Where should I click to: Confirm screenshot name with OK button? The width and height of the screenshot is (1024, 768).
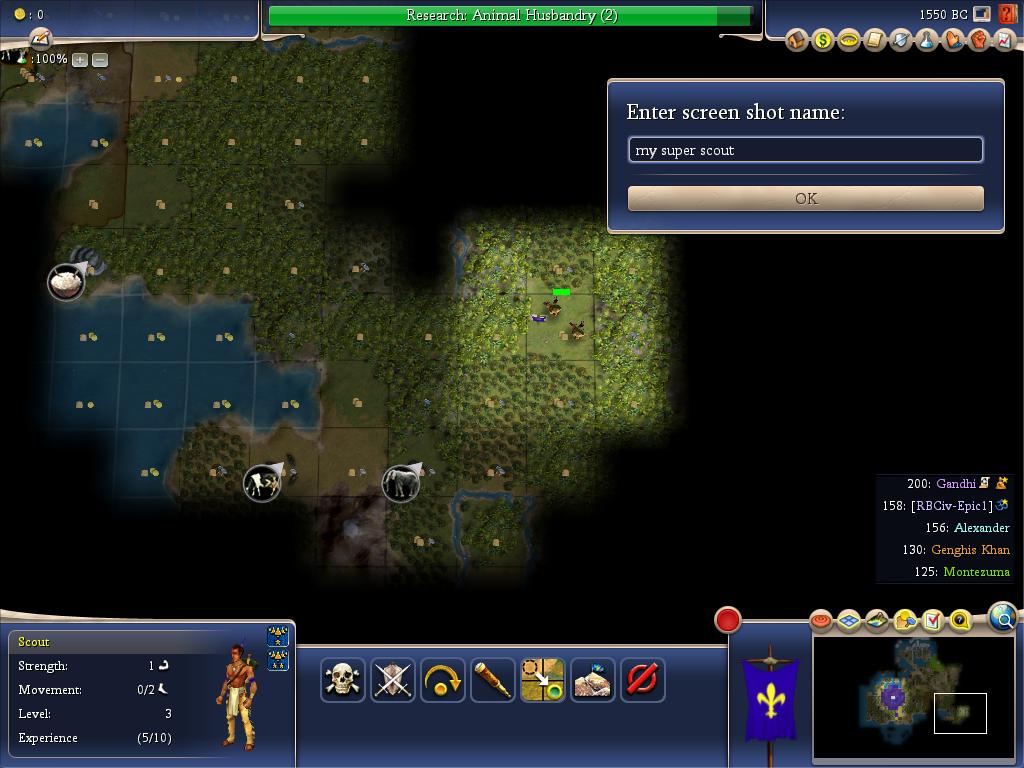805,198
